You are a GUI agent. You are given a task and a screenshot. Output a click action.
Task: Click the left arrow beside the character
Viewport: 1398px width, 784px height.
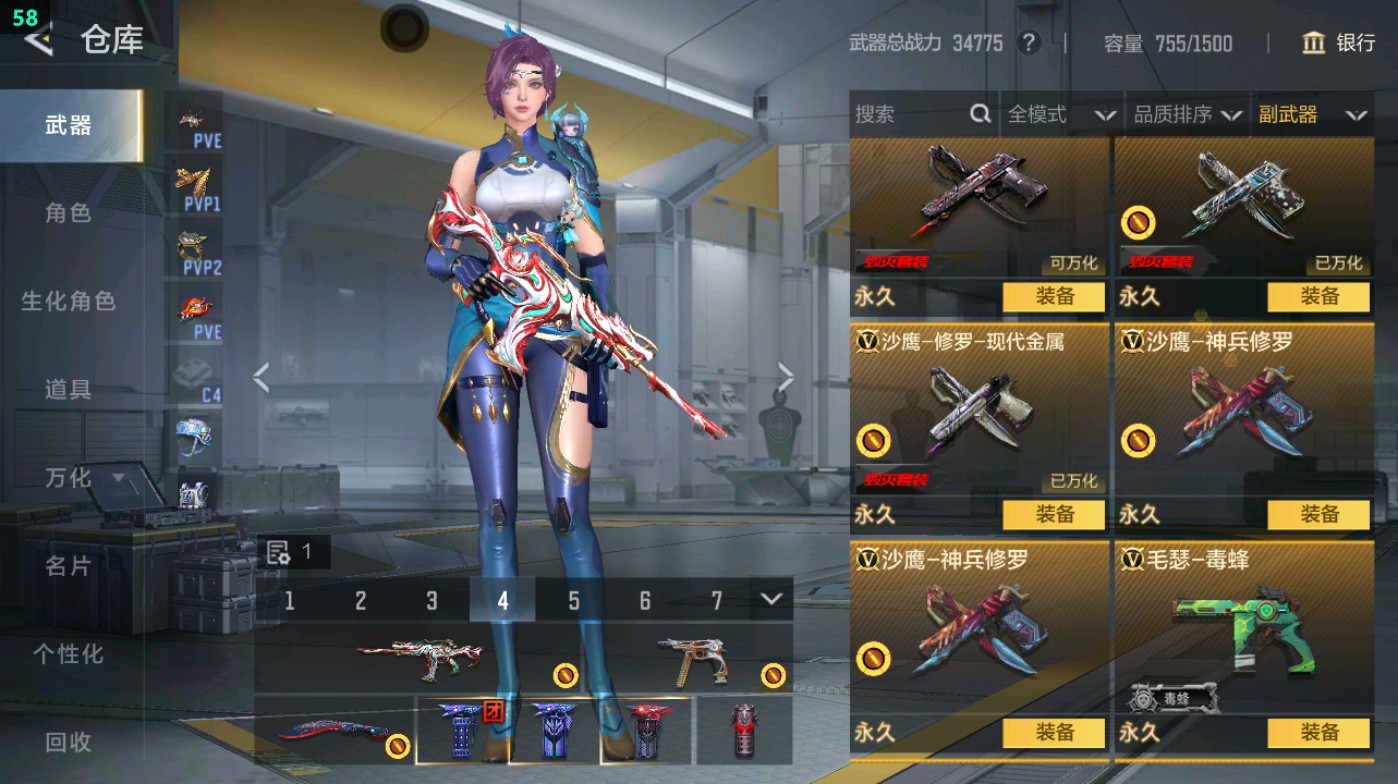[x=261, y=379]
